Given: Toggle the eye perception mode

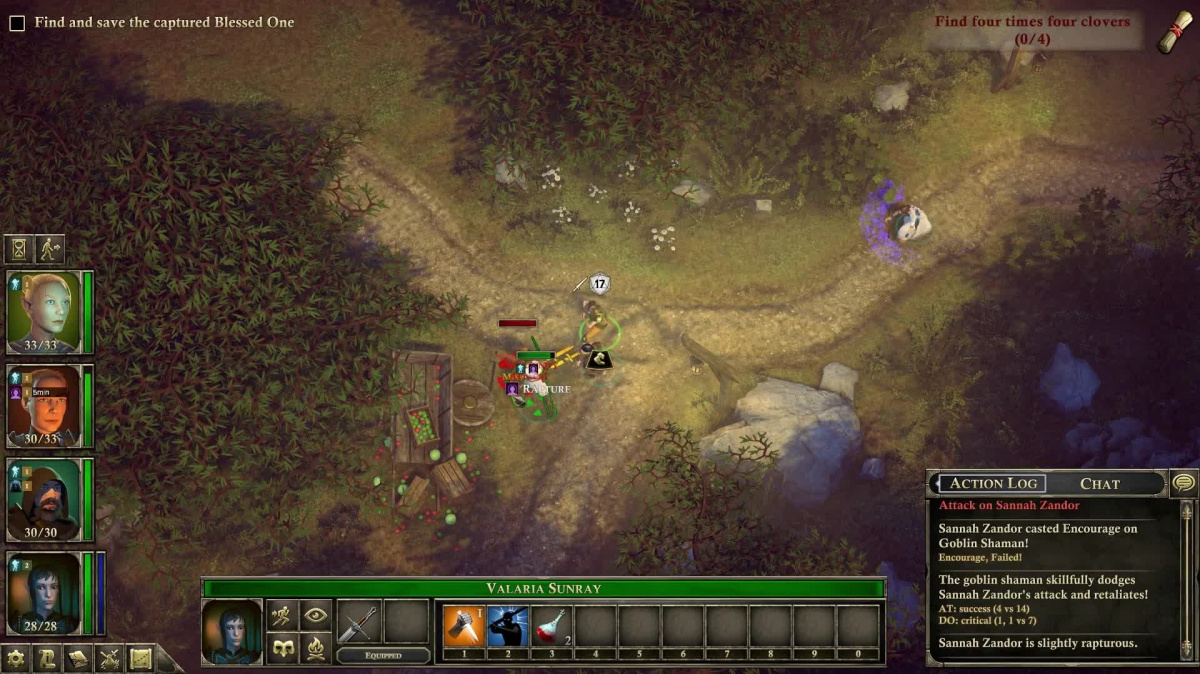Looking at the screenshot, I should coord(315,616).
